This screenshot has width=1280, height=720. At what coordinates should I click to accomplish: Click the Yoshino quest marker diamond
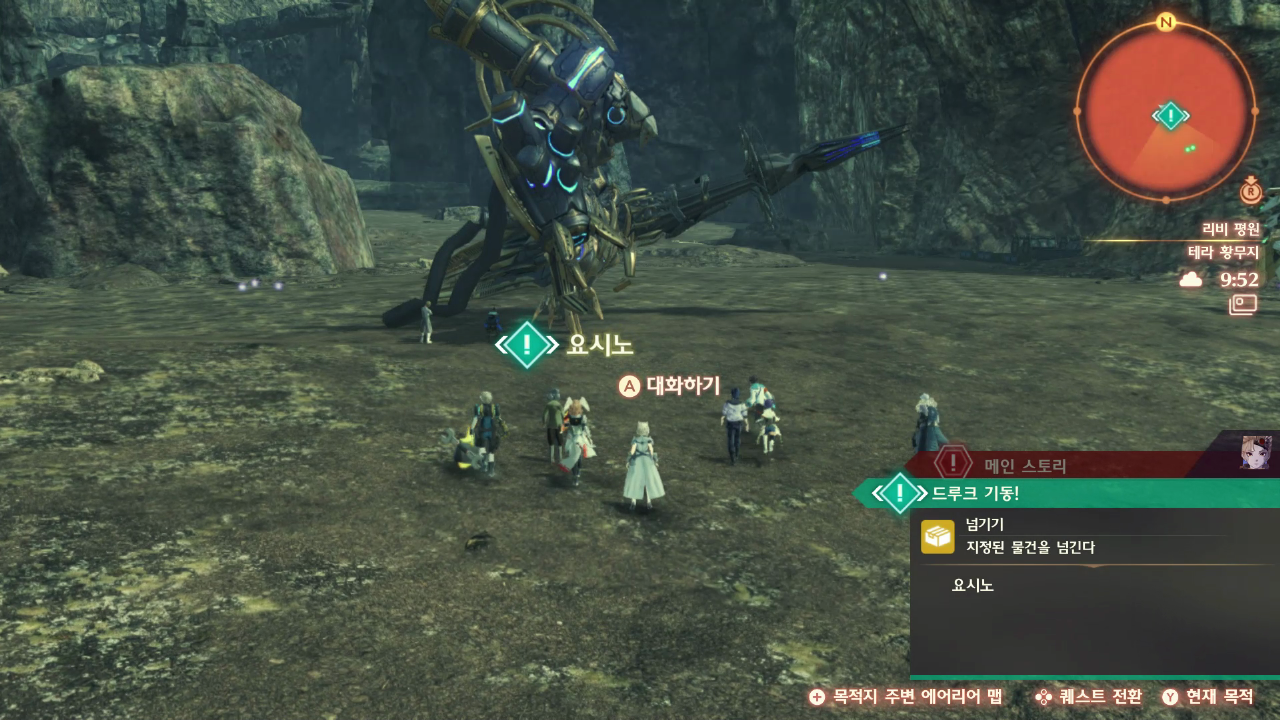click(527, 345)
